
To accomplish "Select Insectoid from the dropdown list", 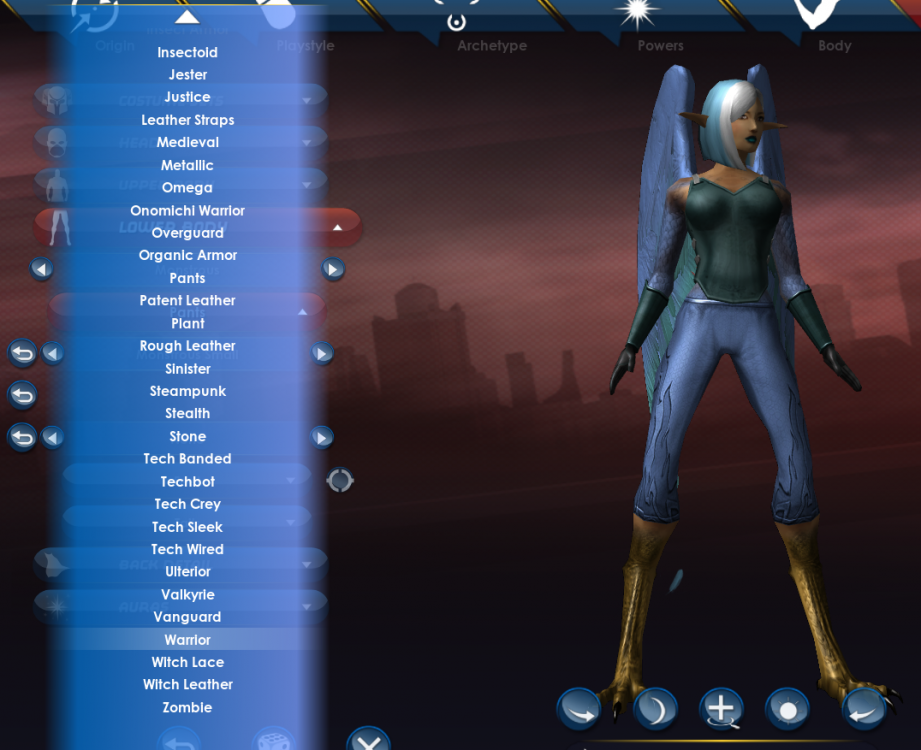I will 187,52.
